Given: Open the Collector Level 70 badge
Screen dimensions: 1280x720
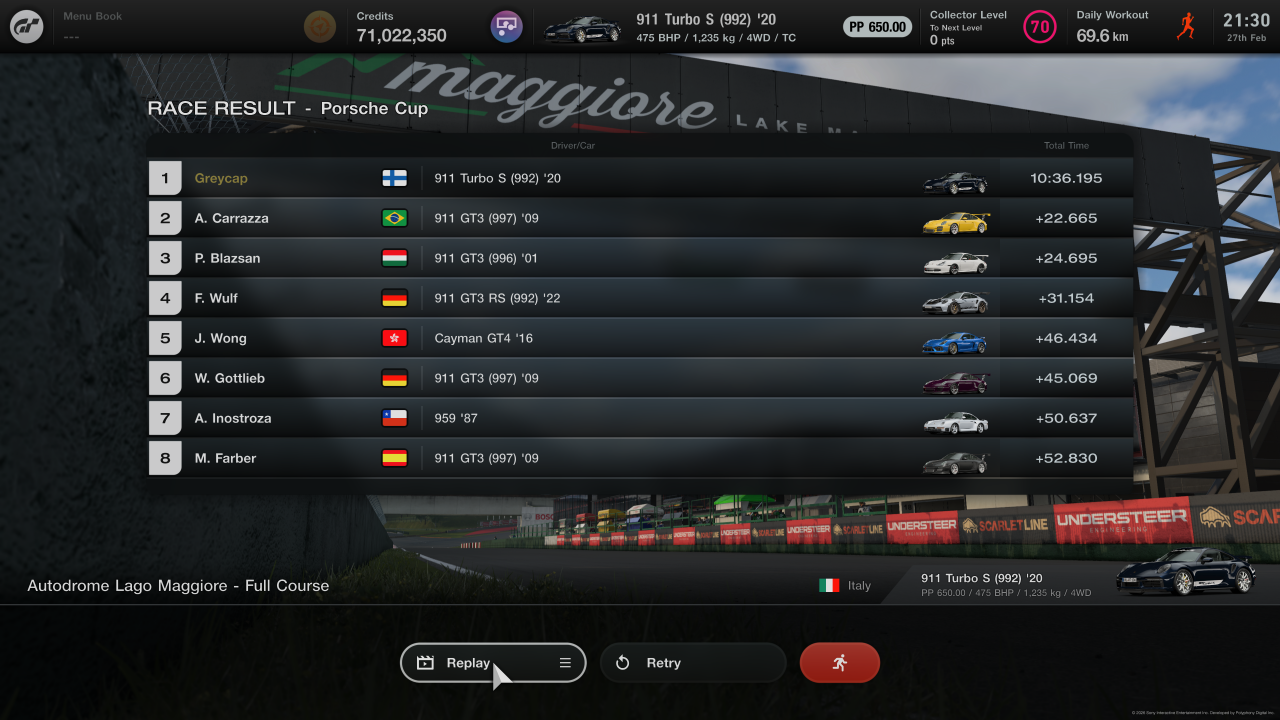Looking at the screenshot, I should tap(1040, 26).
